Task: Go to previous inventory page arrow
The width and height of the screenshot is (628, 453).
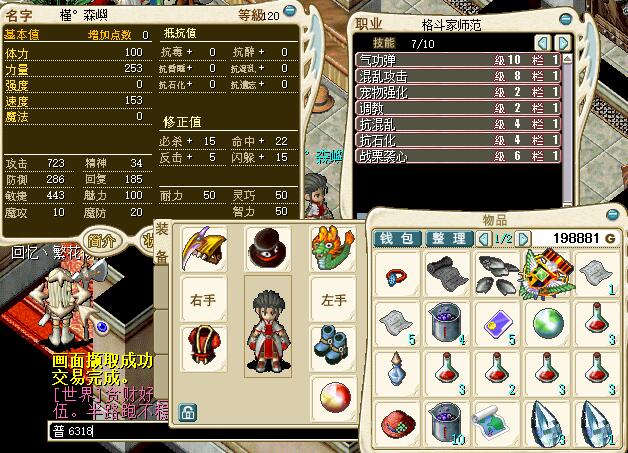Action: [x=484, y=238]
